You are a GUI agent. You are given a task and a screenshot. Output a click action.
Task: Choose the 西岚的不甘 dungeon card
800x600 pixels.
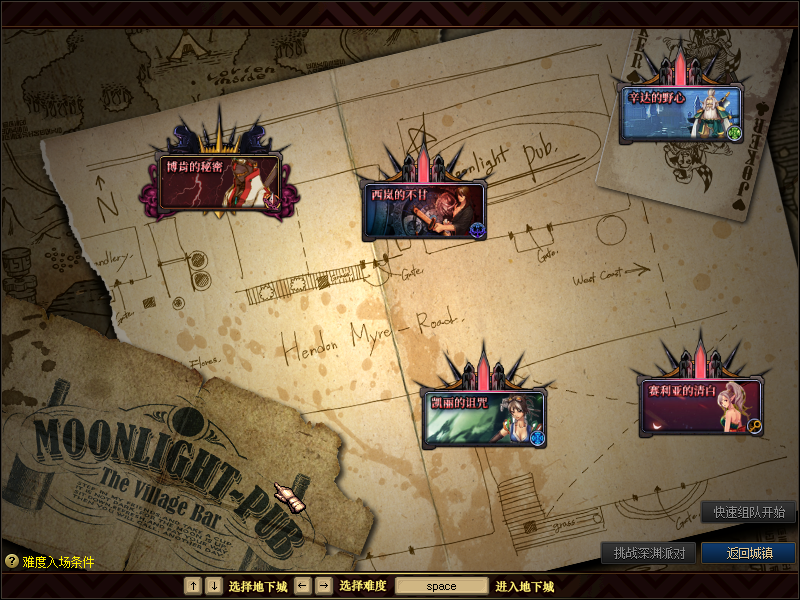click(x=424, y=210)
